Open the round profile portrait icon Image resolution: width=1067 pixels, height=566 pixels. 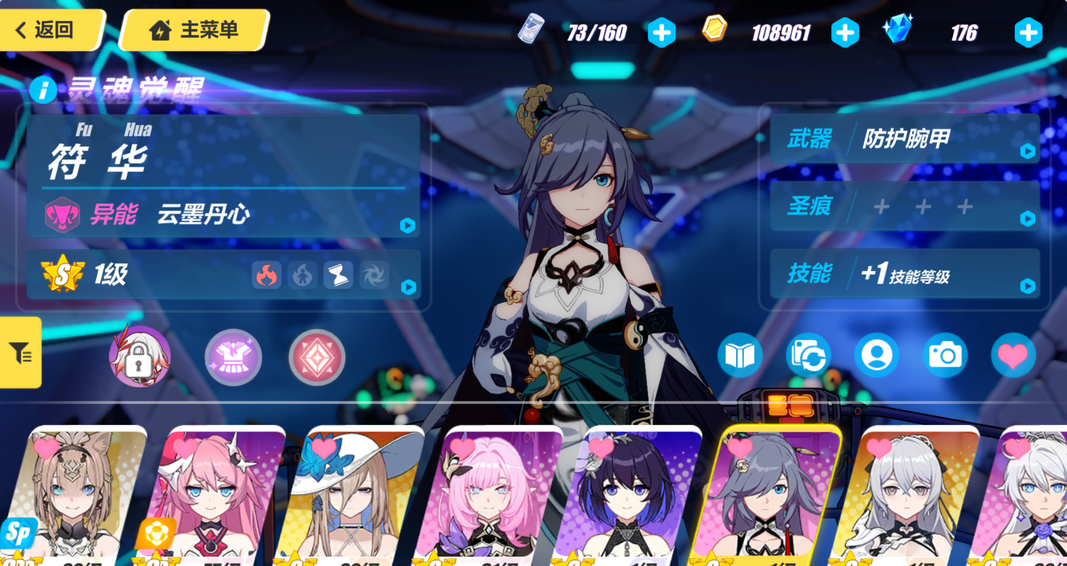pyautogui.click(x=877, y=355)
